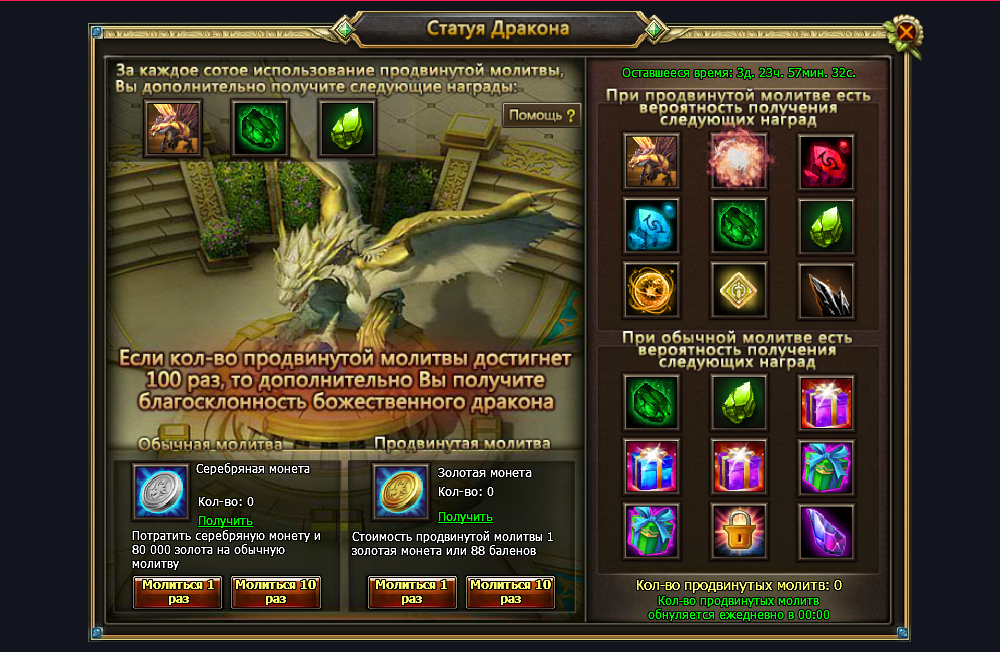Close the Dragon Statue window
Screen dimensions: 1000x652
[906, 32]
